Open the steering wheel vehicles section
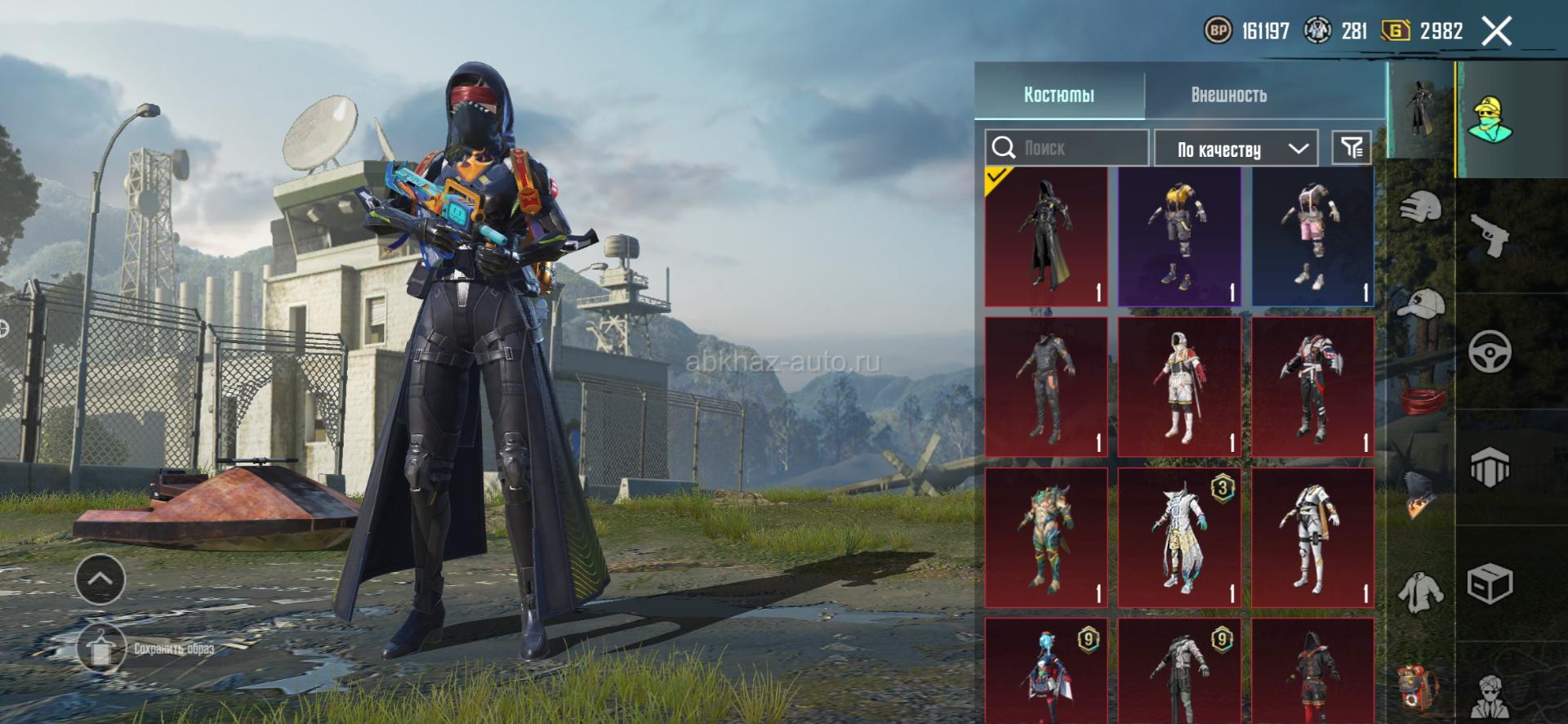 [x=1490, y=352]
